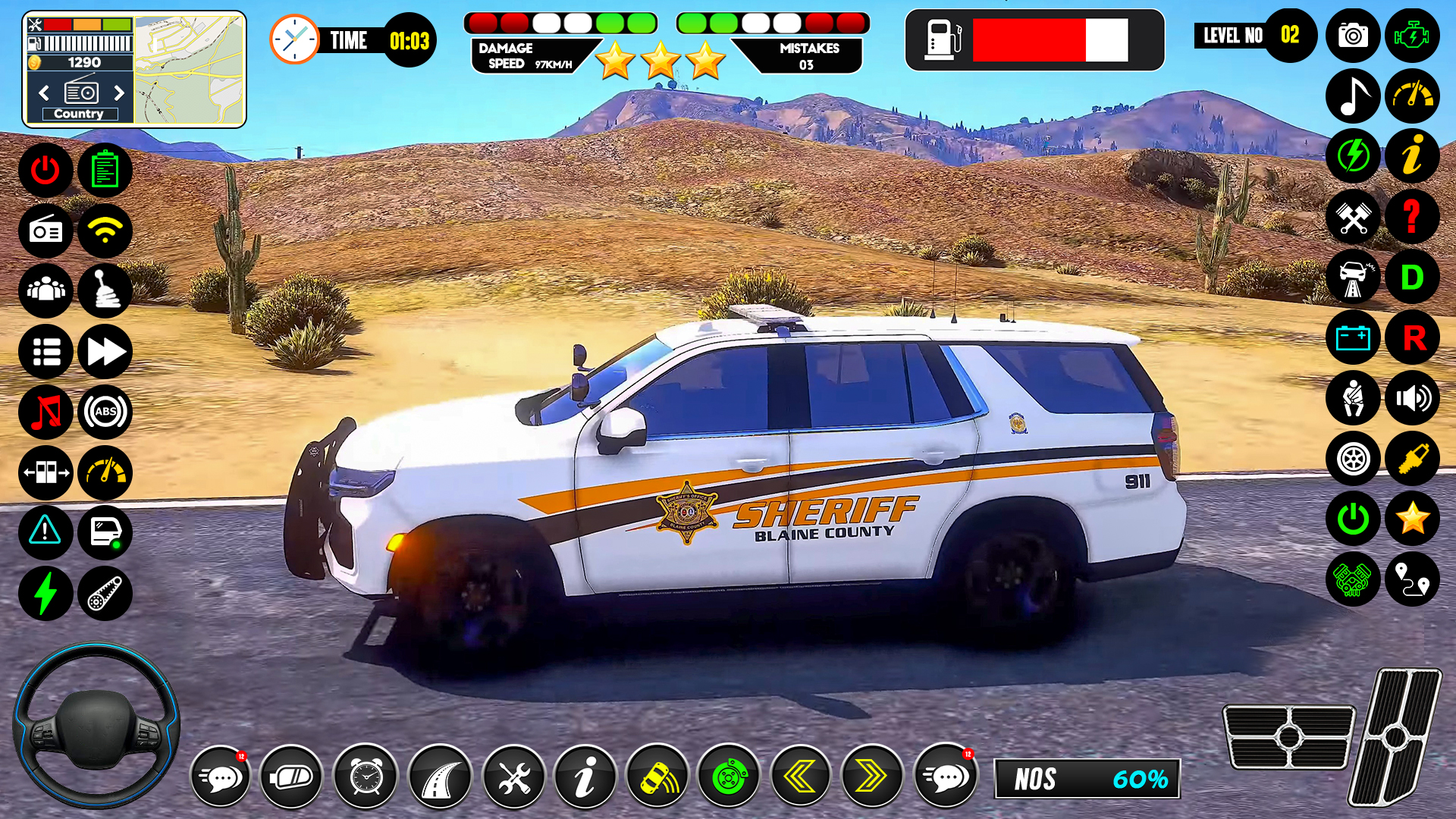Activate the left turn signal chevrons

pyautogui.click(x=800, y=777)
